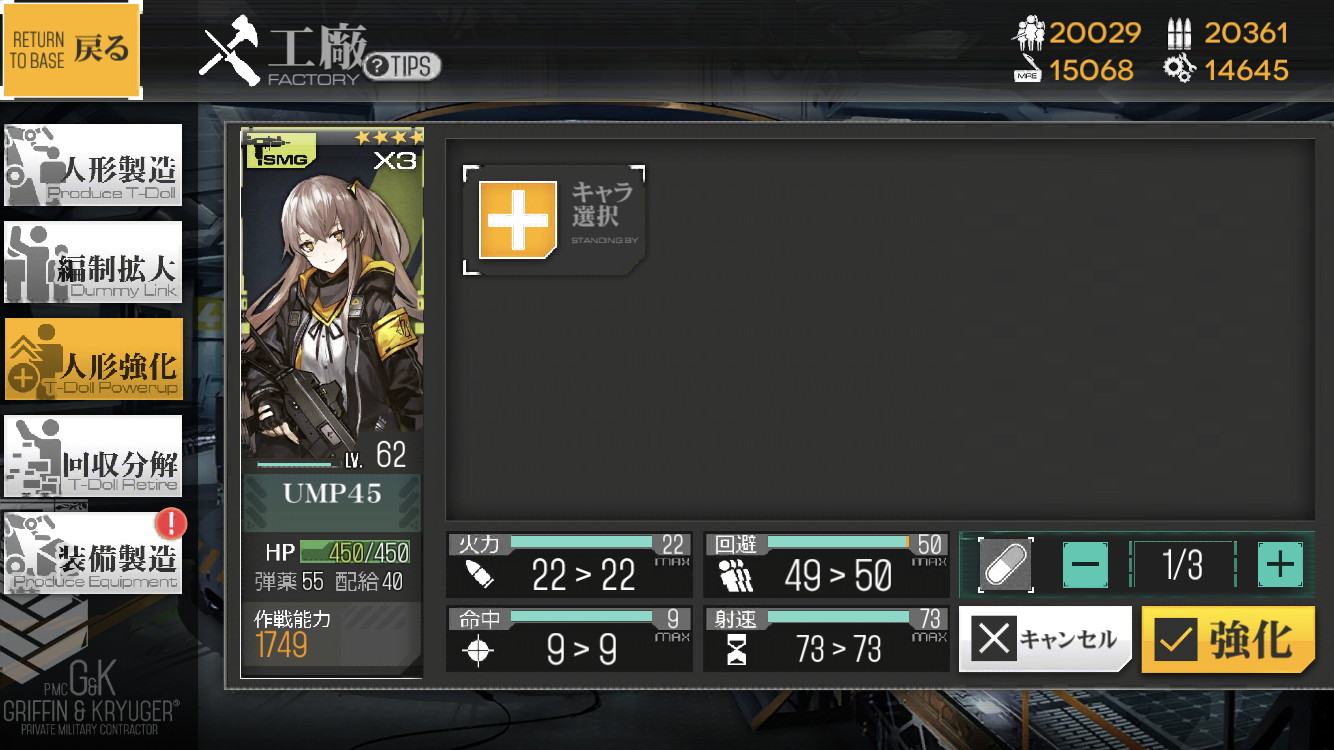
Task: Increase the enhancement capsule count
Action: pos(1280,565)
